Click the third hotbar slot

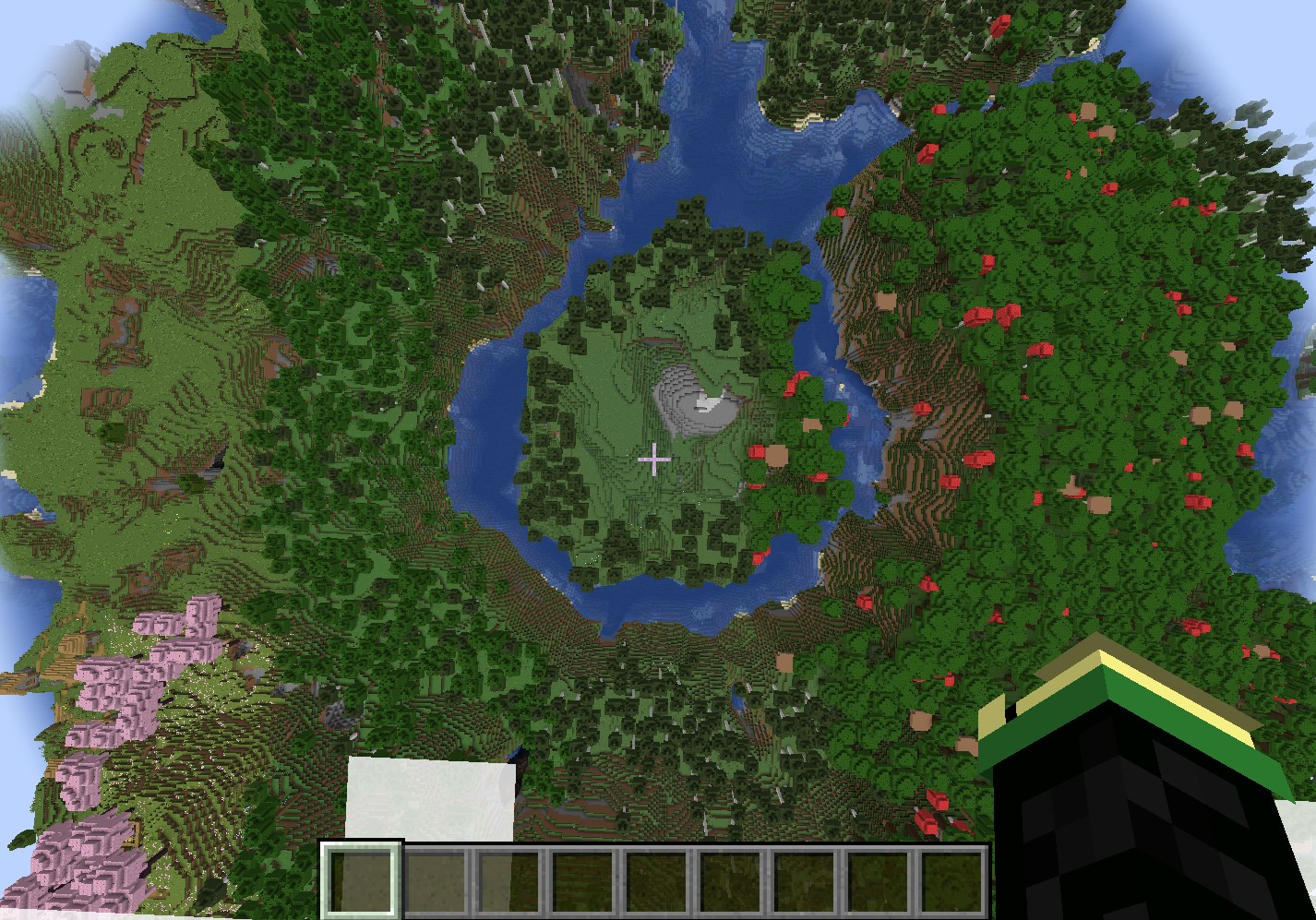click(508, 877)
